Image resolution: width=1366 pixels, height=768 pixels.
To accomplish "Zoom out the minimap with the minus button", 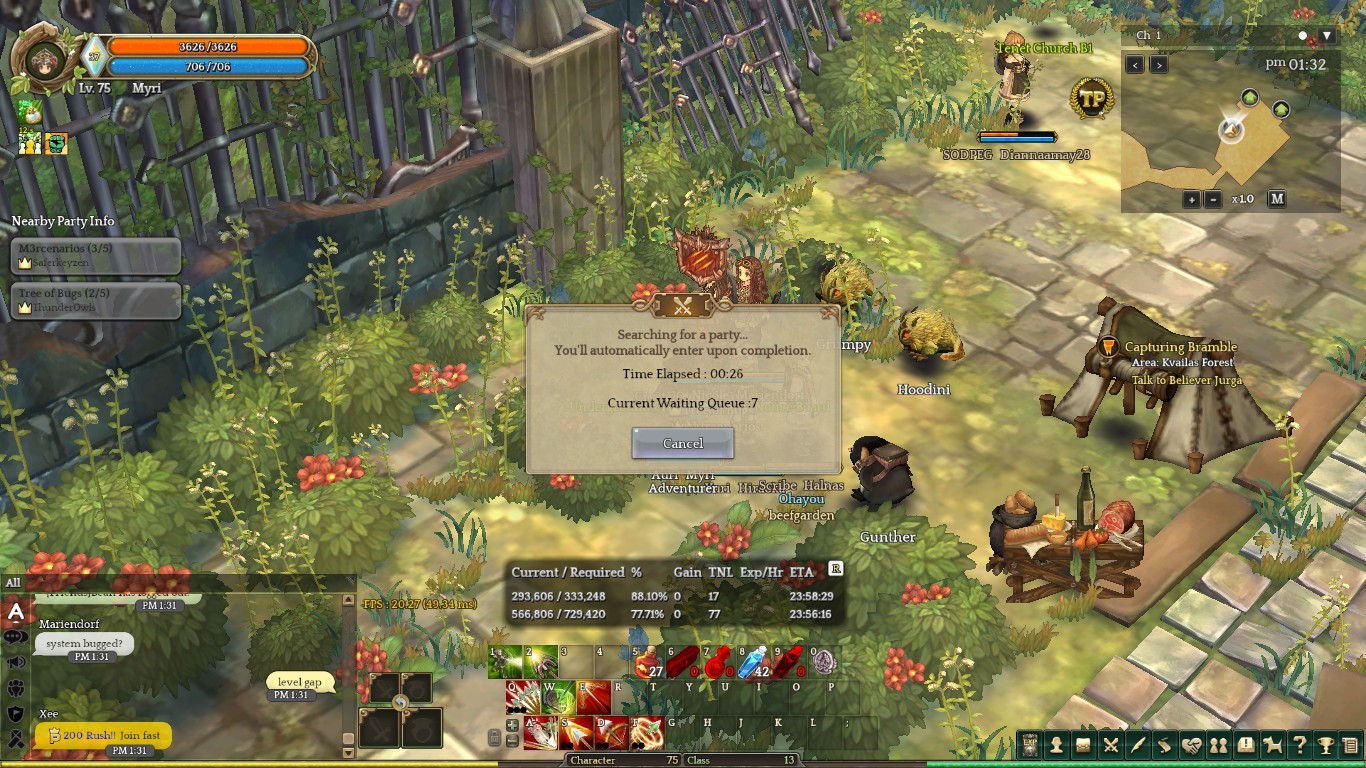I will click(x=1213, y=199).
